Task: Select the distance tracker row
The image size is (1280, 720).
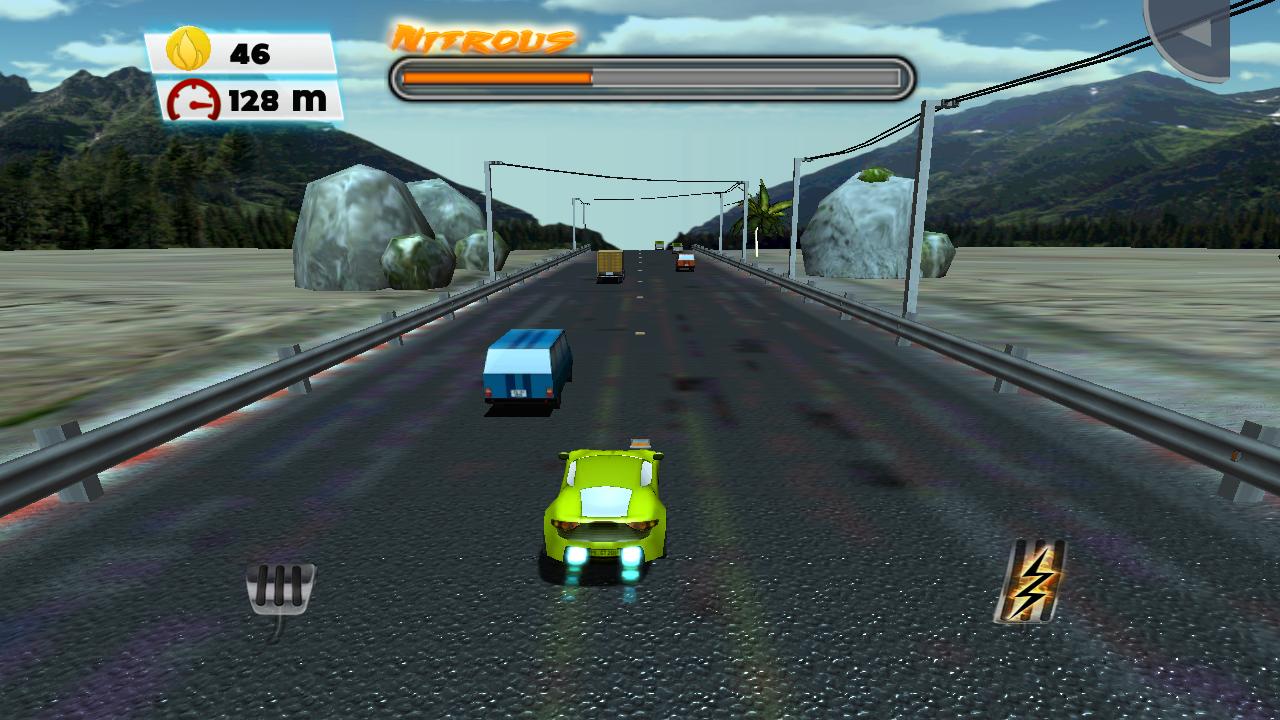Action: (245, 100)
